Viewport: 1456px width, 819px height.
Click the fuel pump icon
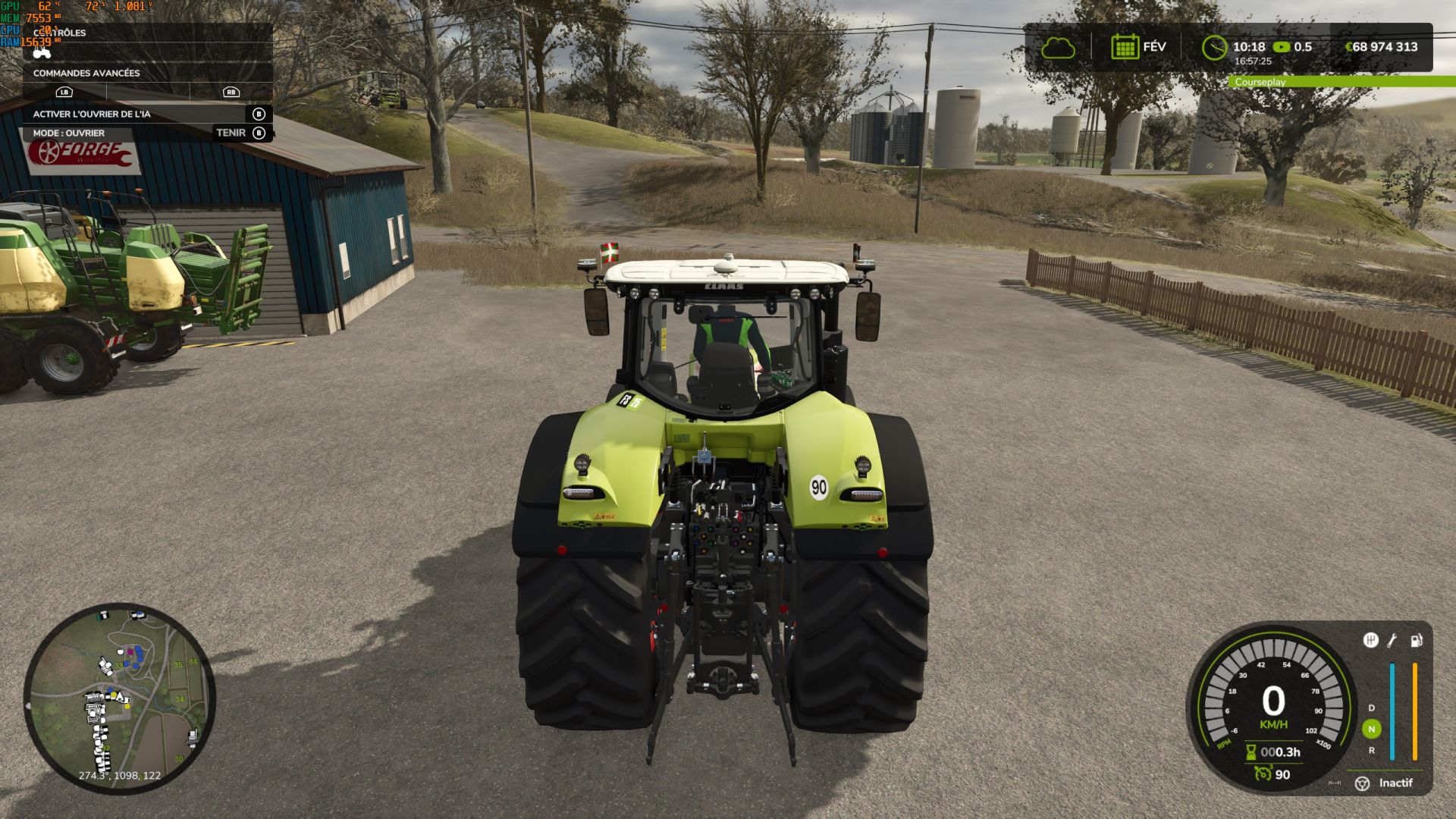tap(1416, 641)
